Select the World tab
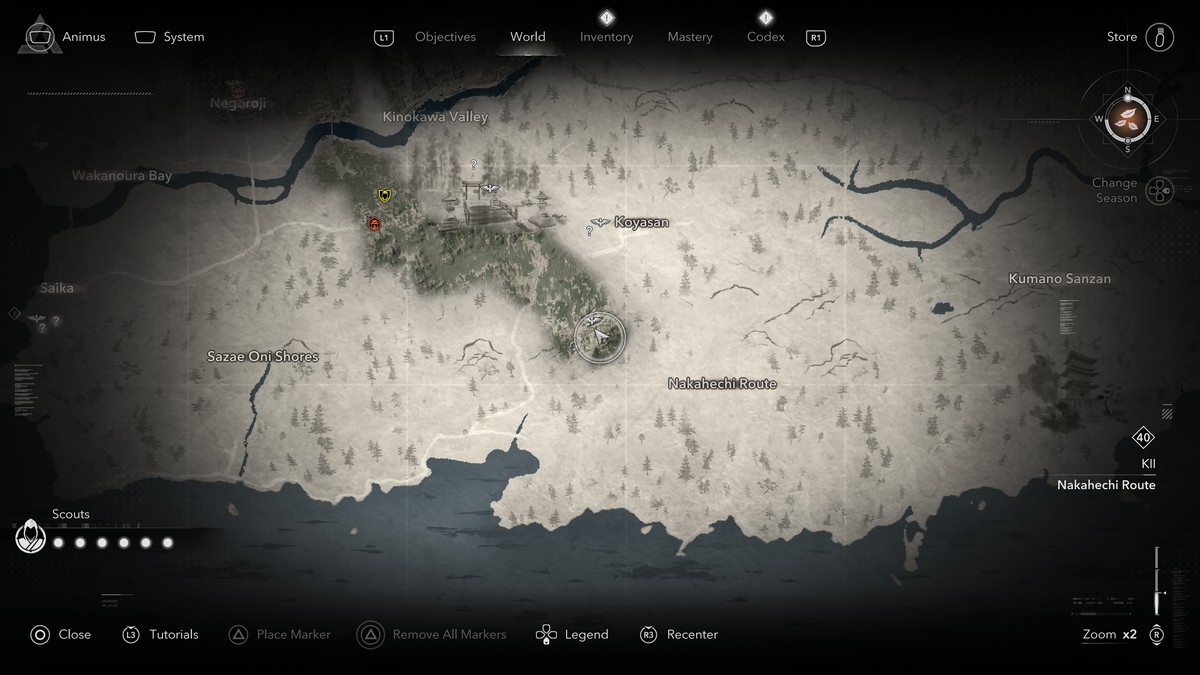The image size is (1200, 675). [x=528, y=37]
